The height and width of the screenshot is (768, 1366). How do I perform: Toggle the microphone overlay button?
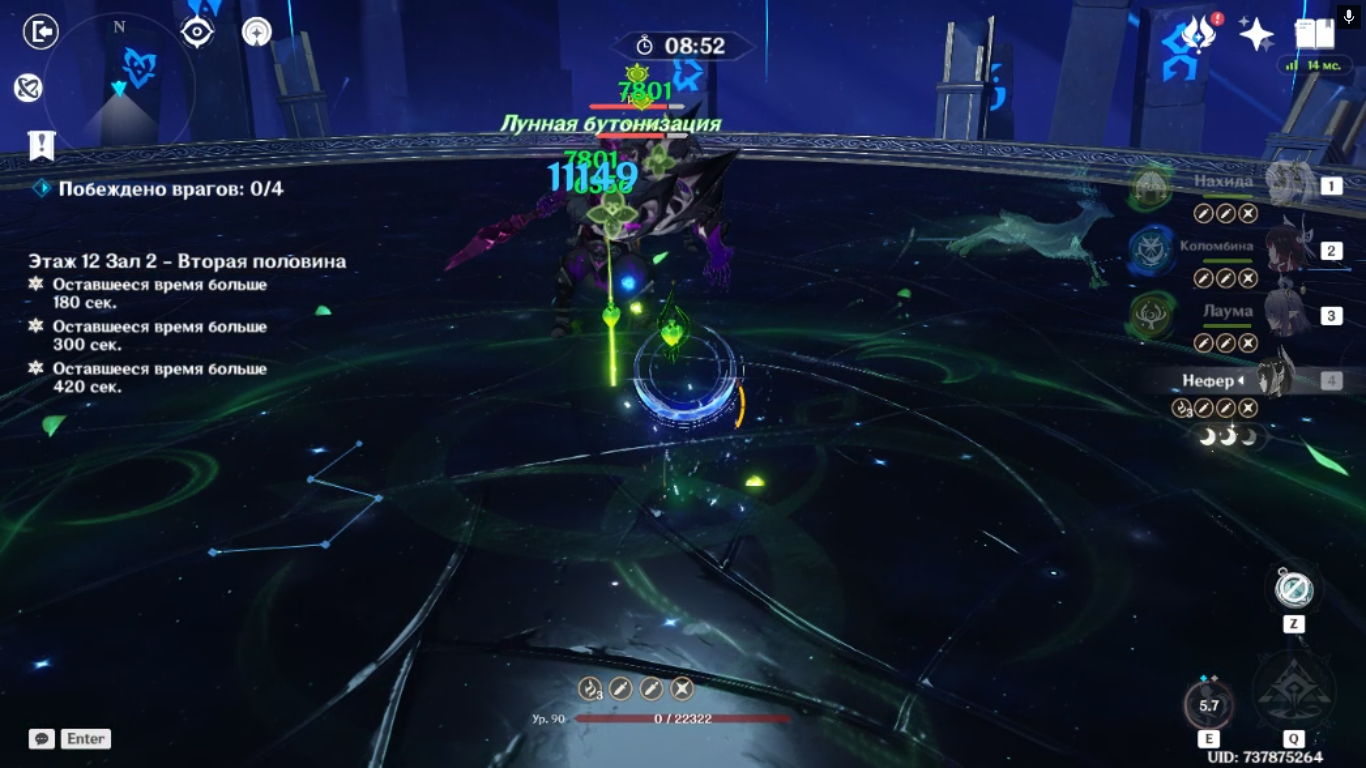pos(1349,17)
